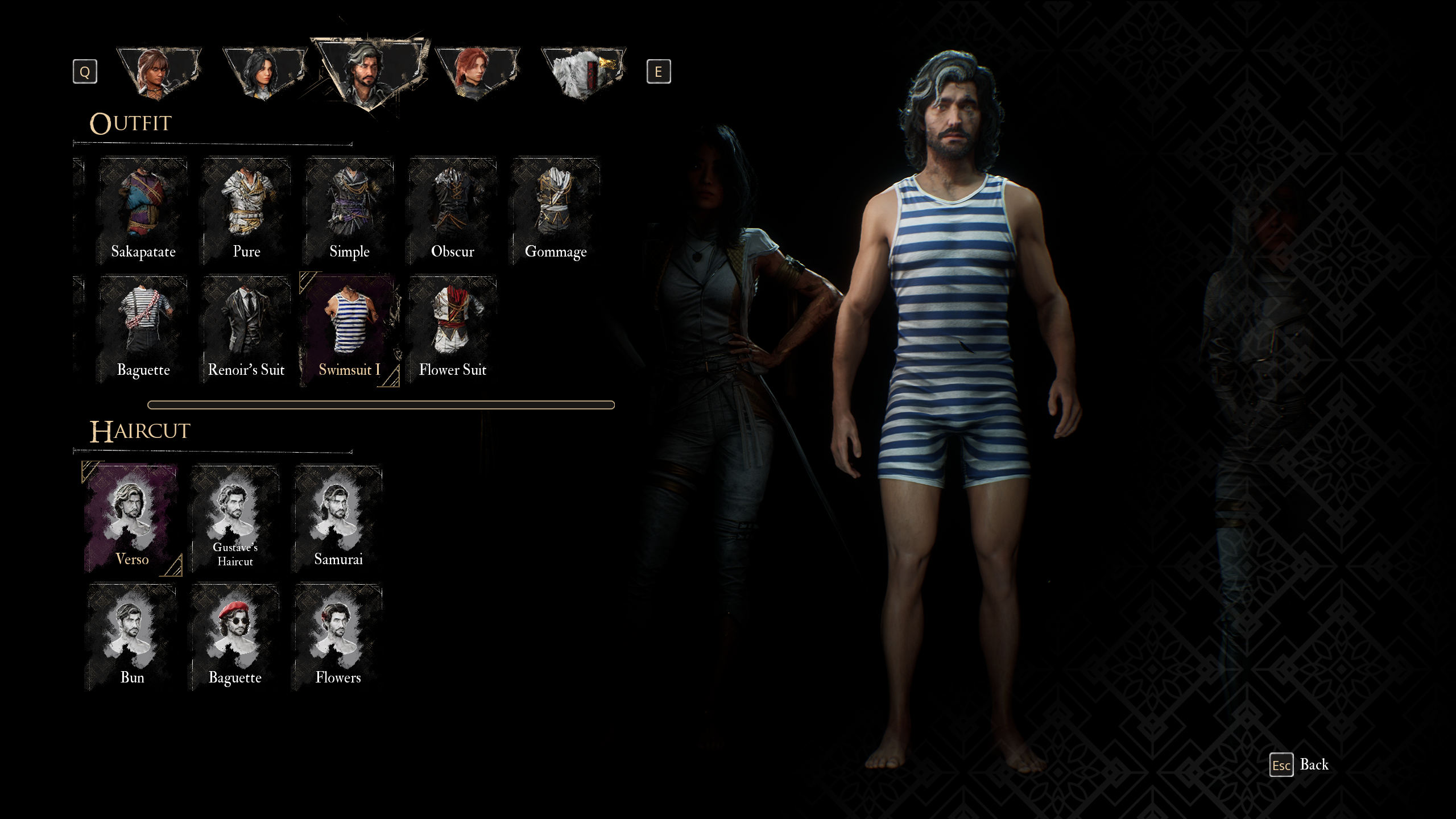This screenshot has height=819, width=1456.
Task: Choose the Baguette outfit with striped shirt
Action: pos(143,329)
